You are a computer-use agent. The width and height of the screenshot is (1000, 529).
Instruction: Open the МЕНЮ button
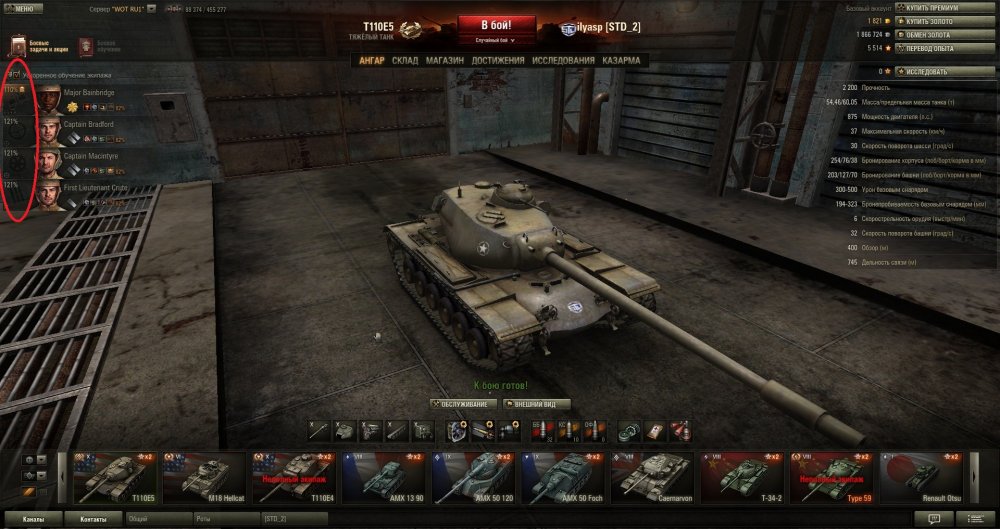coord(22,8)
